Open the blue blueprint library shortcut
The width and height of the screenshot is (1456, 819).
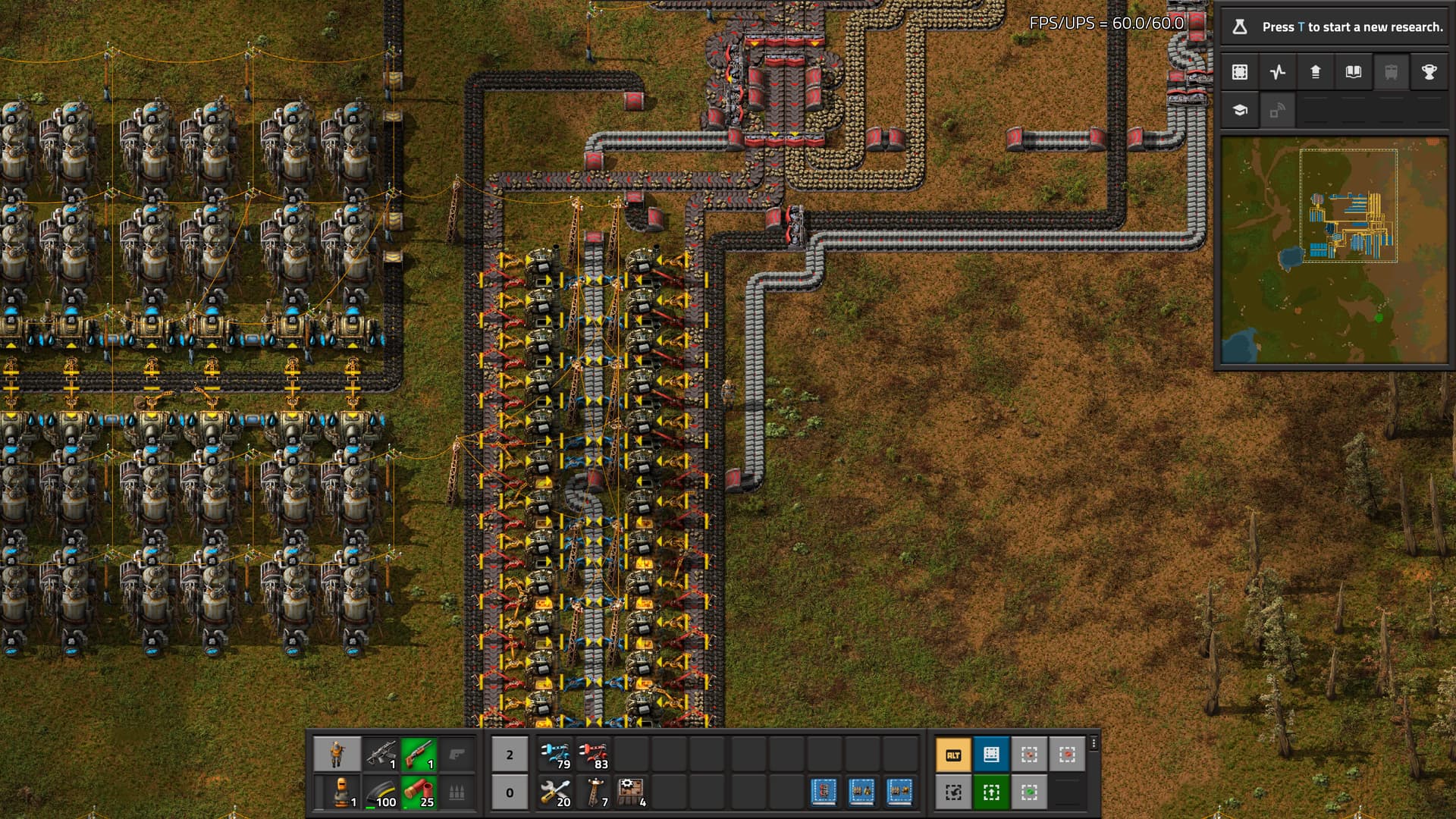[x=991, y=755]
